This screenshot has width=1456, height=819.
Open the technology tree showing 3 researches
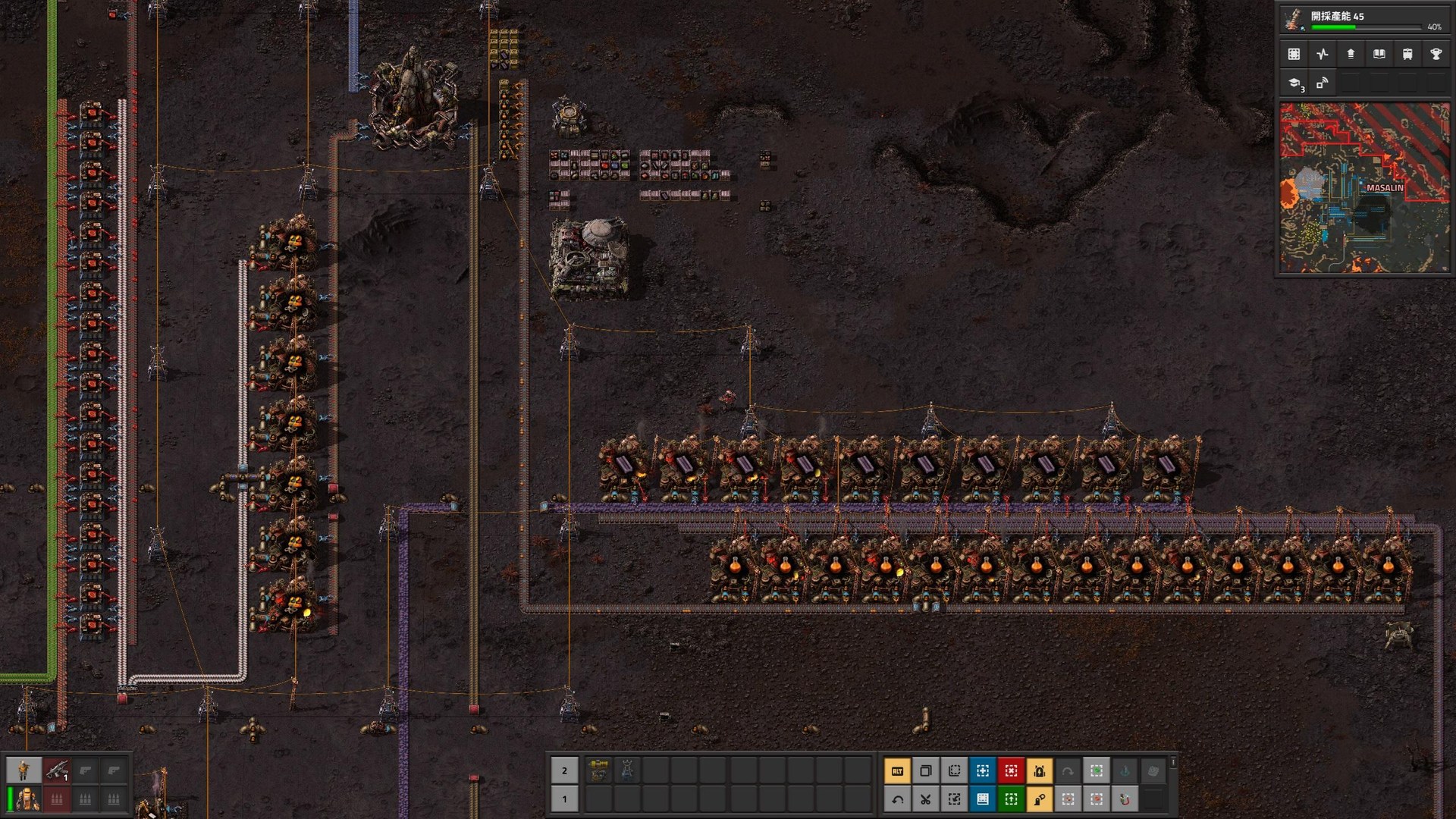point(1293,85)
